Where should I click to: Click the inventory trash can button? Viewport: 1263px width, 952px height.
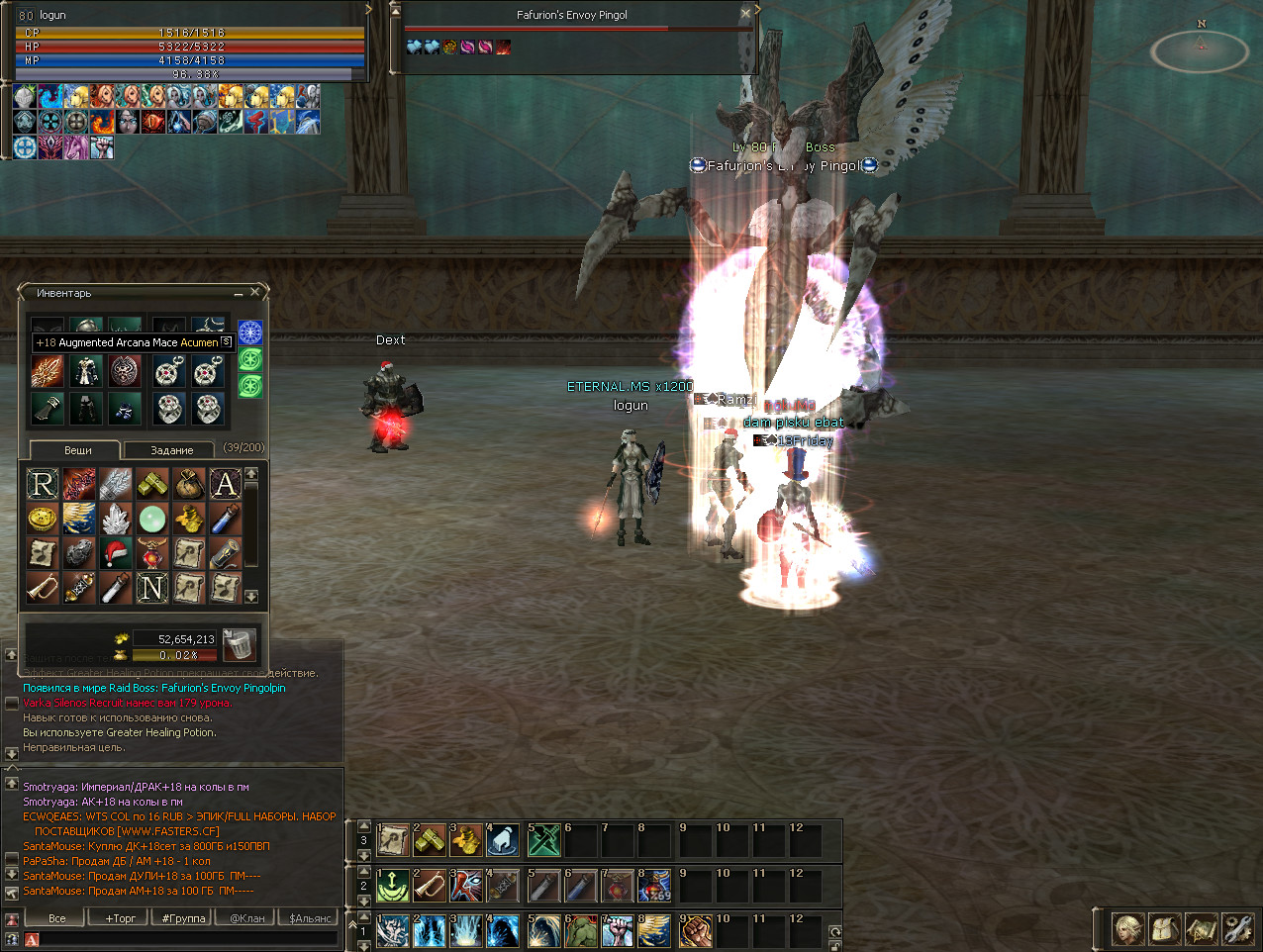pos(239,644)
